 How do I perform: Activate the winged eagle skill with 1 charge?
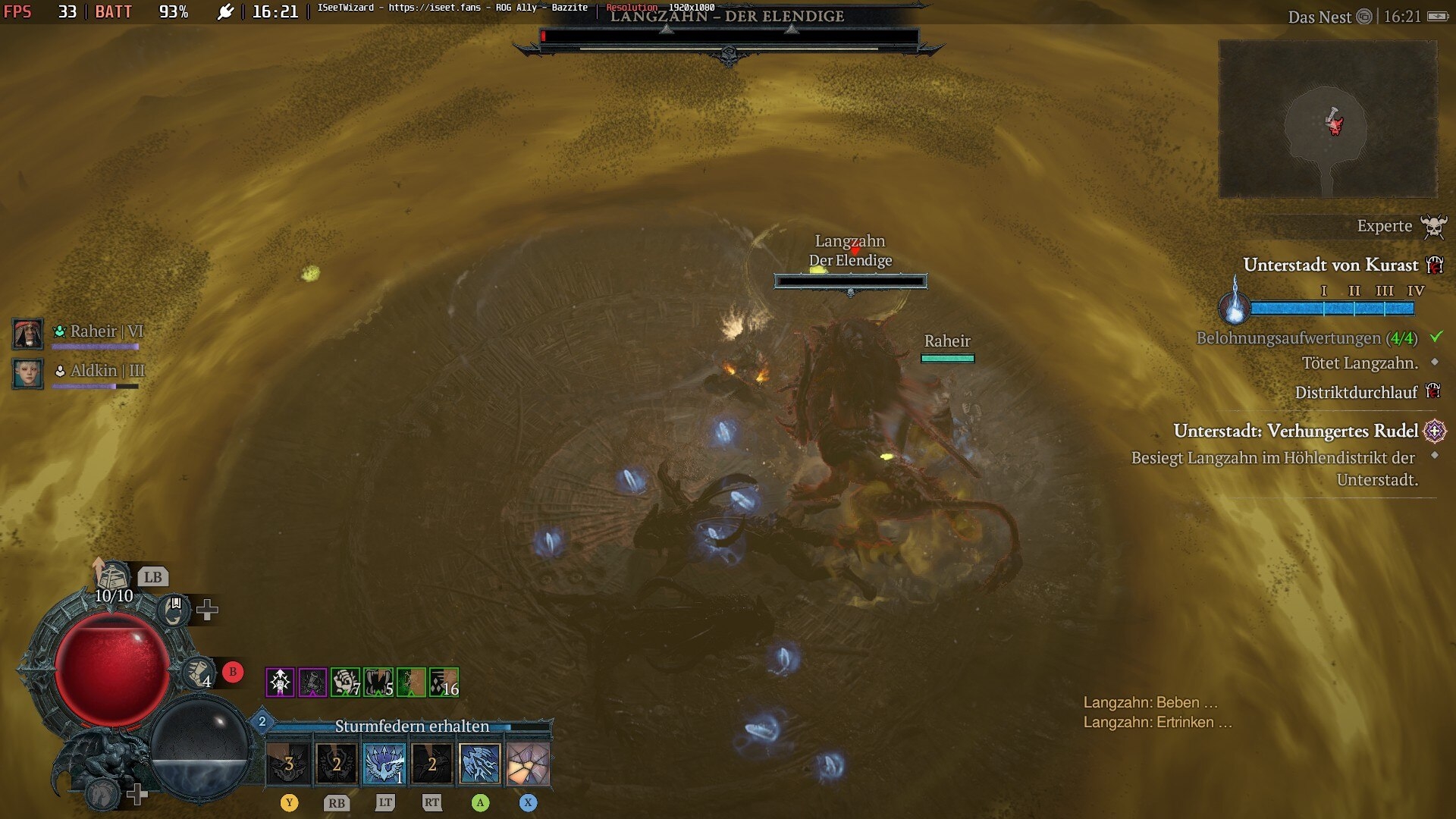coord(384,763)
